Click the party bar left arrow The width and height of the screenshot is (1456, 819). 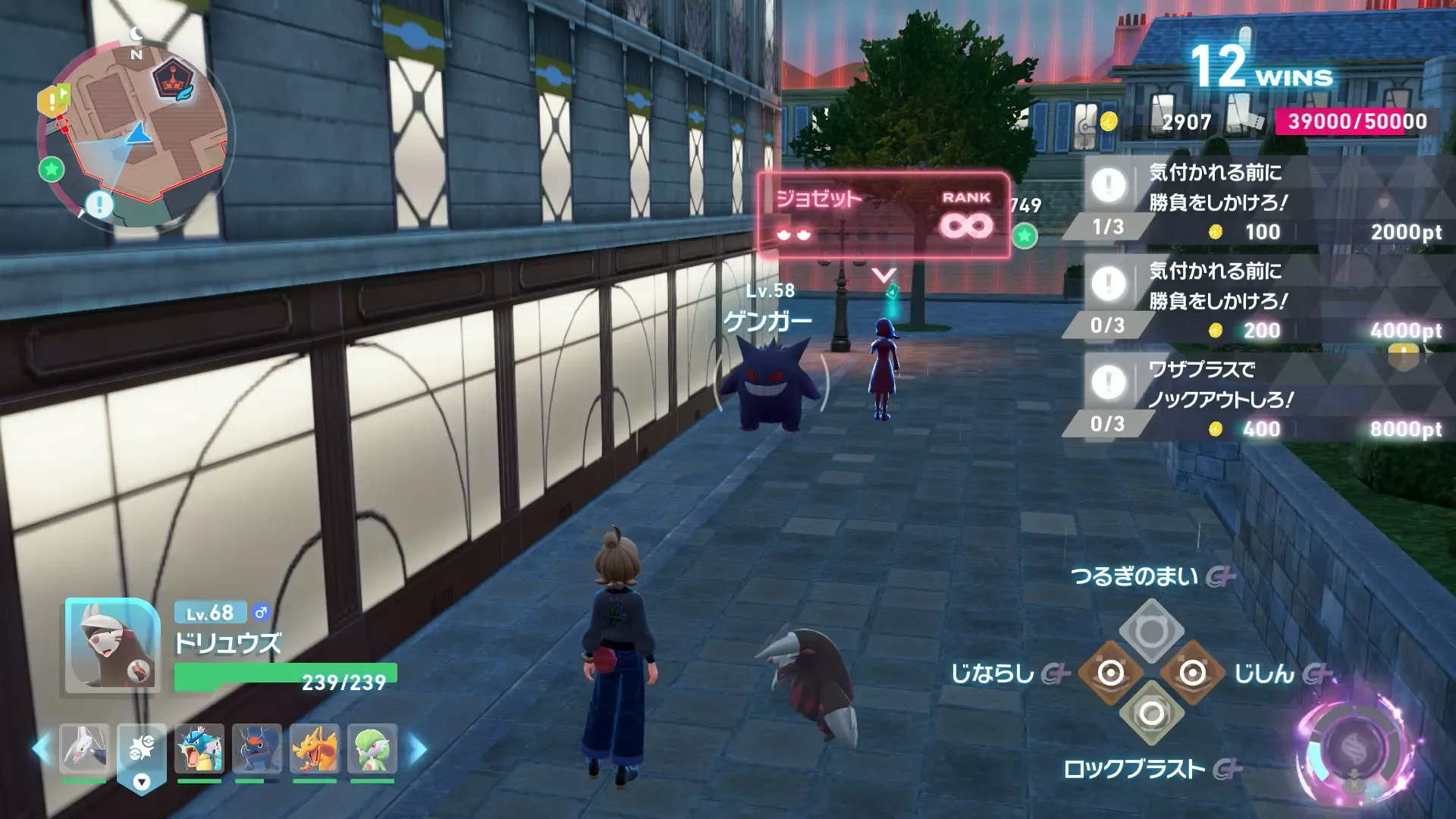point(40,748)
